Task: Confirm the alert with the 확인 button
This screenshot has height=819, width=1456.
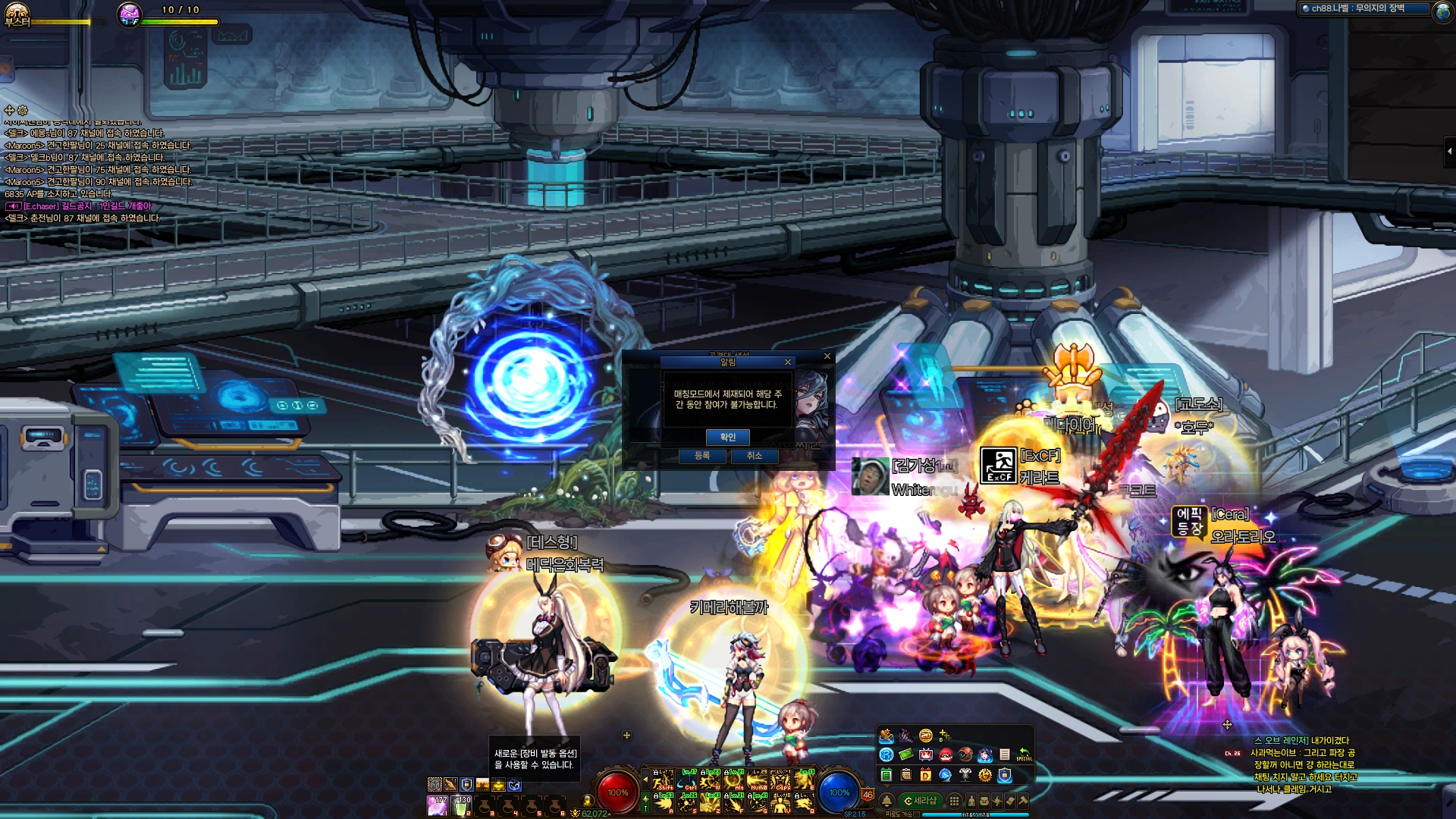Action: click(727, 437)
